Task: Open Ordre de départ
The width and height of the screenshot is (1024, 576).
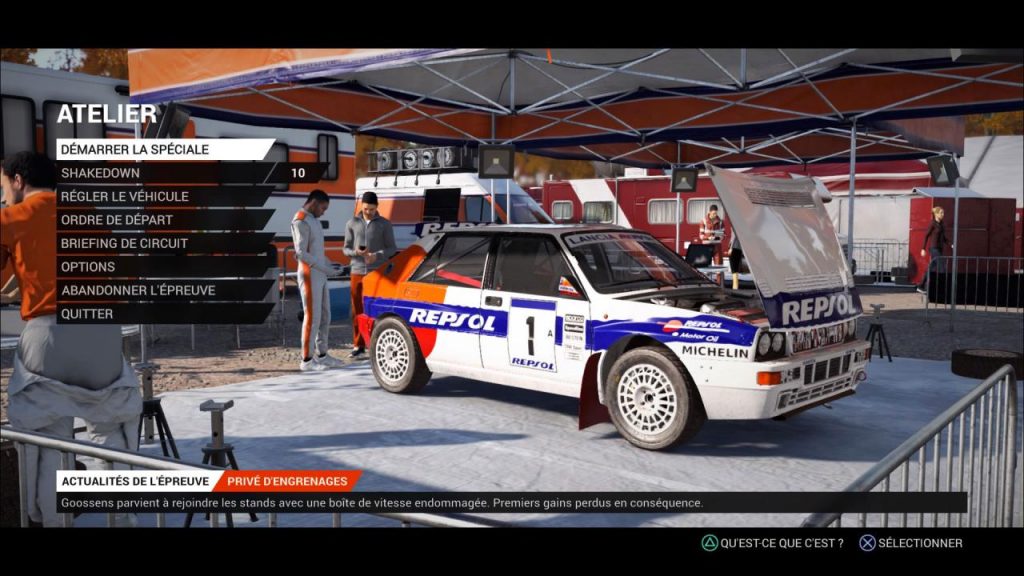Action: [117, 220]
